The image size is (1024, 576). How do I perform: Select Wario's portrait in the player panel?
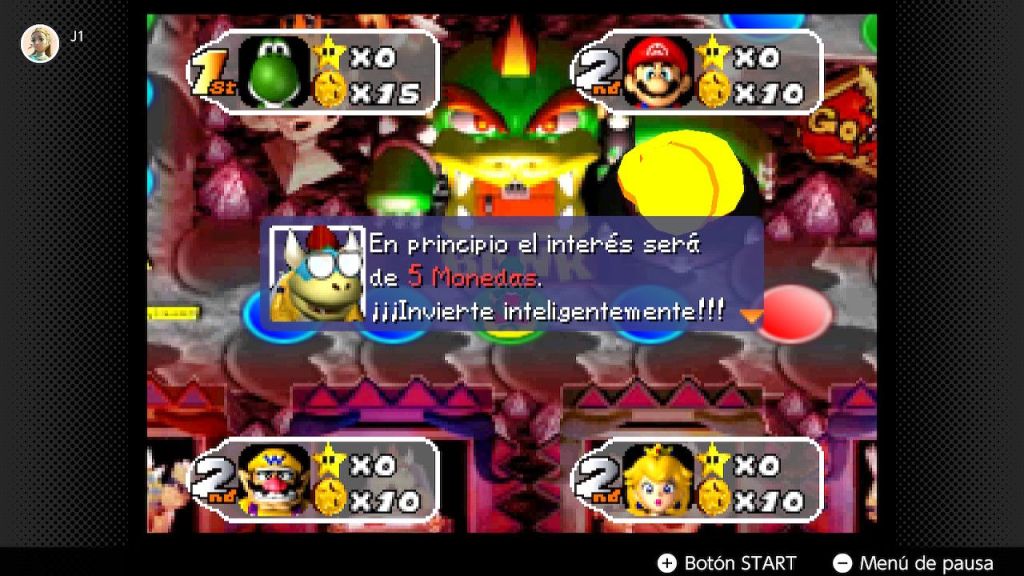pyautogui.click(x=273, y=480)
